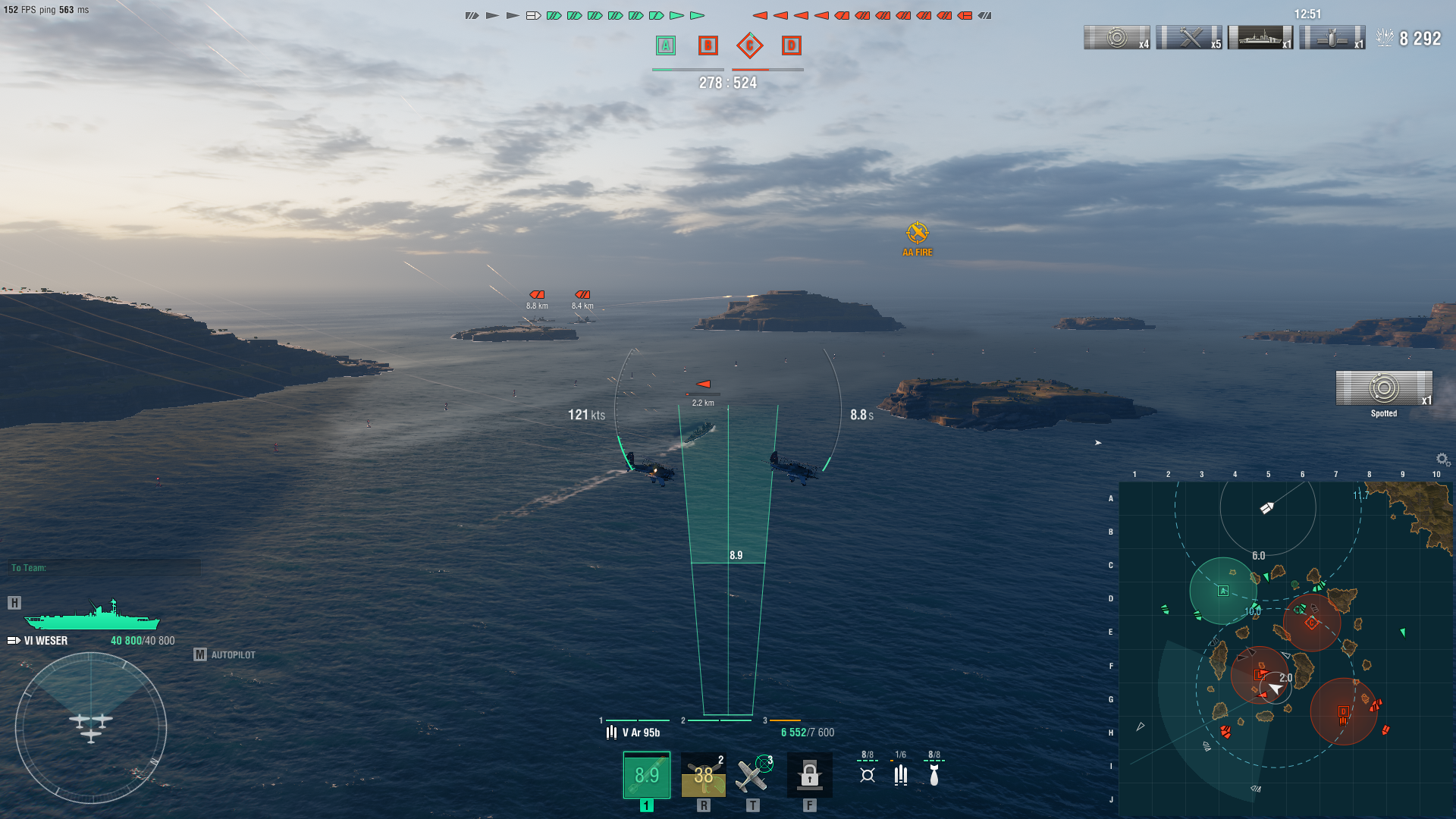The width and height of the screenshot is (1456, 819).
Task: Click the carrier ship marker on minimap
Action: pyautogui.click(x=1266, y=508)
